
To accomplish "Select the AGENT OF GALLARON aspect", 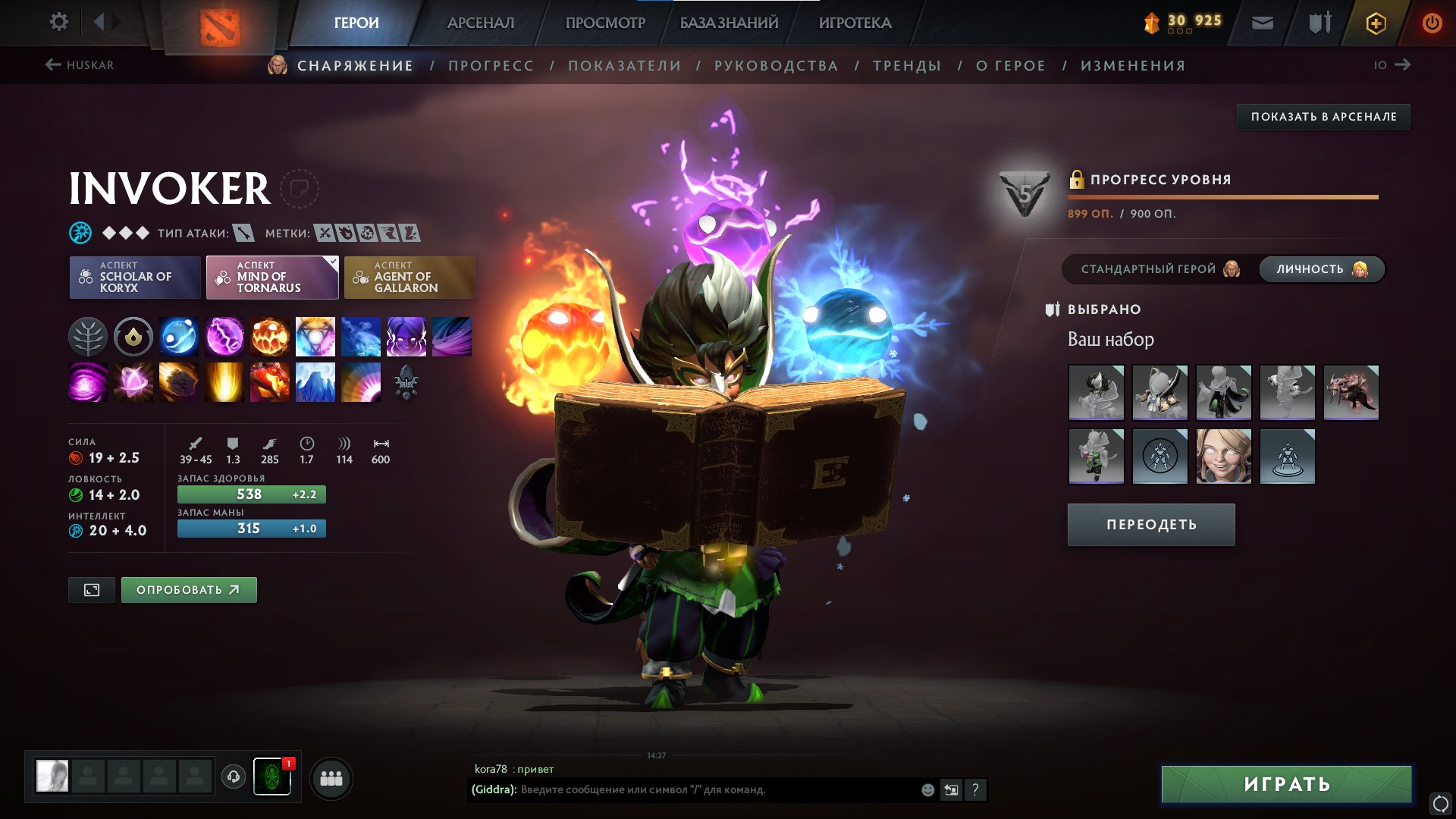I will 409,278.
